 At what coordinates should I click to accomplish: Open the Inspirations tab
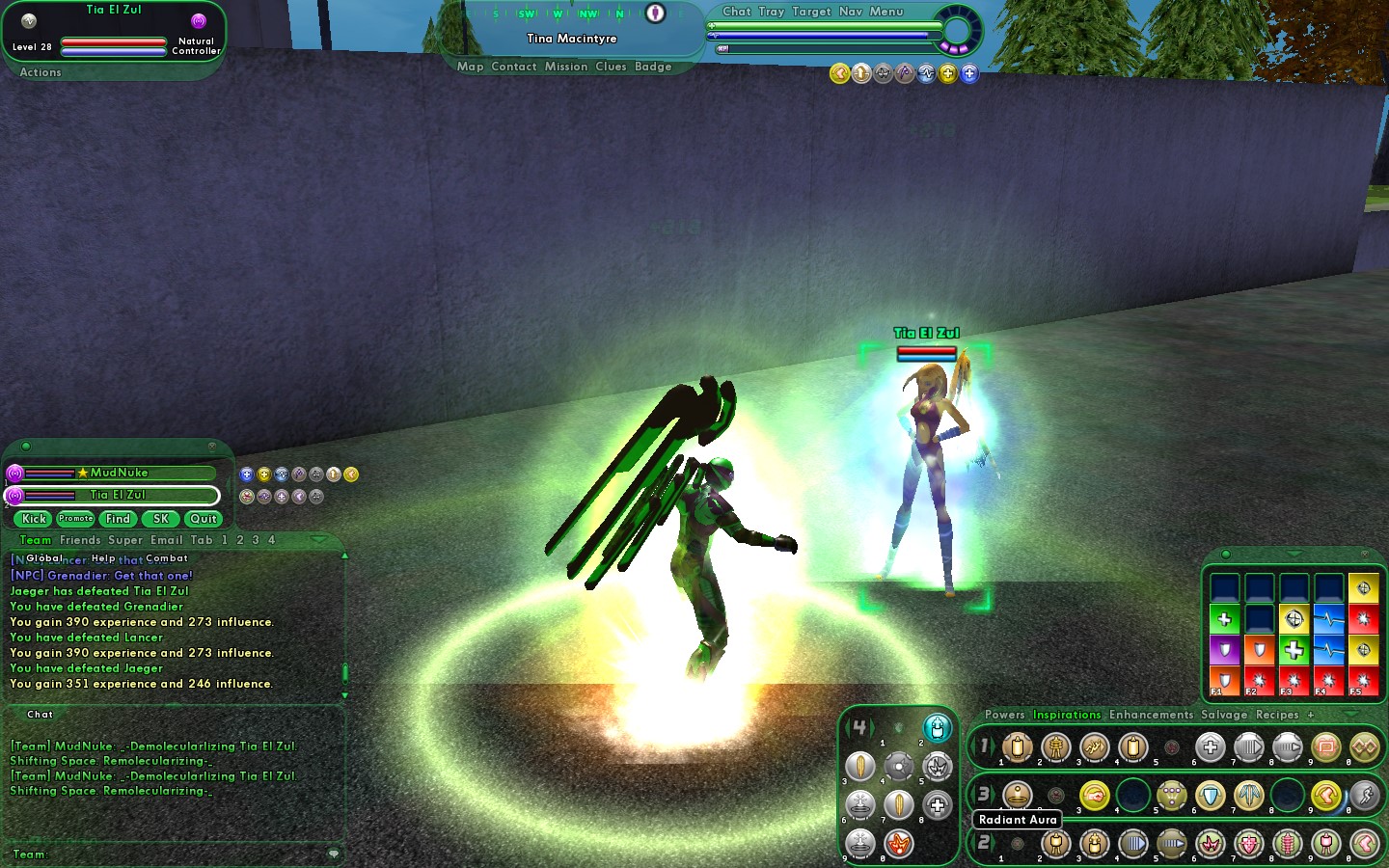click(1066, 715)
